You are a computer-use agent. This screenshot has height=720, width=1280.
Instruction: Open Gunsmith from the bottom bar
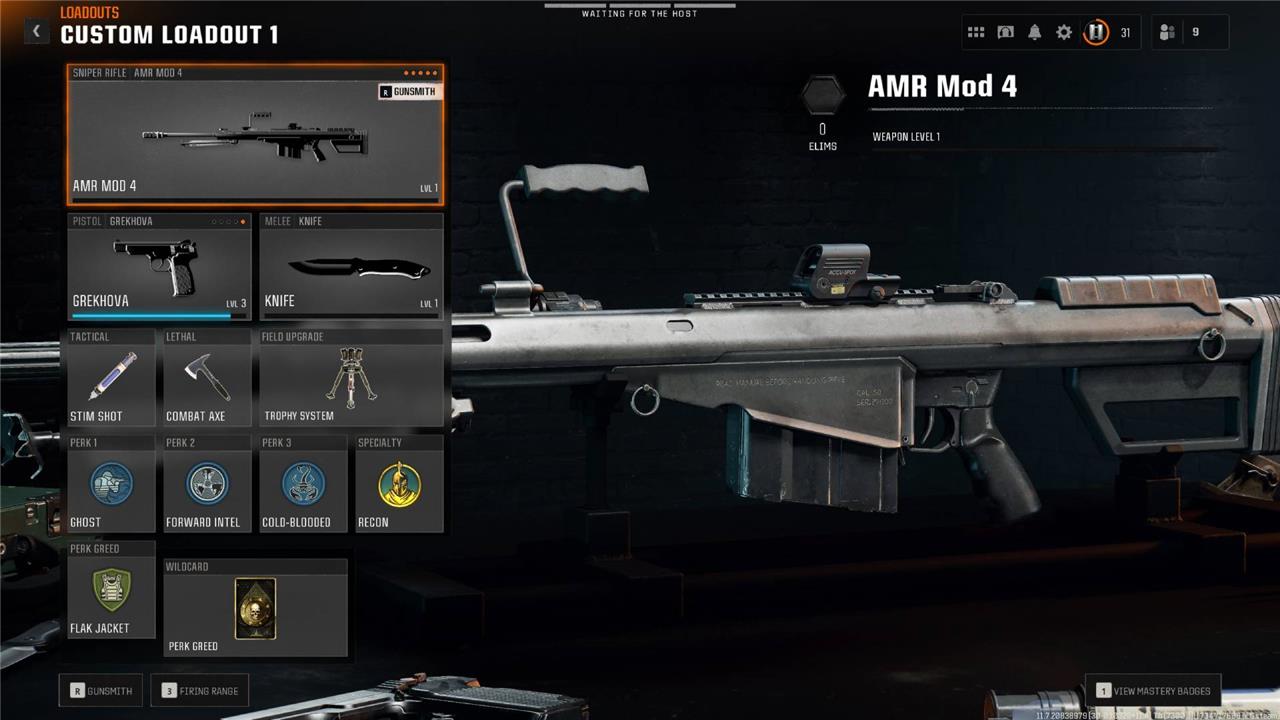click(x=101, y=691)
